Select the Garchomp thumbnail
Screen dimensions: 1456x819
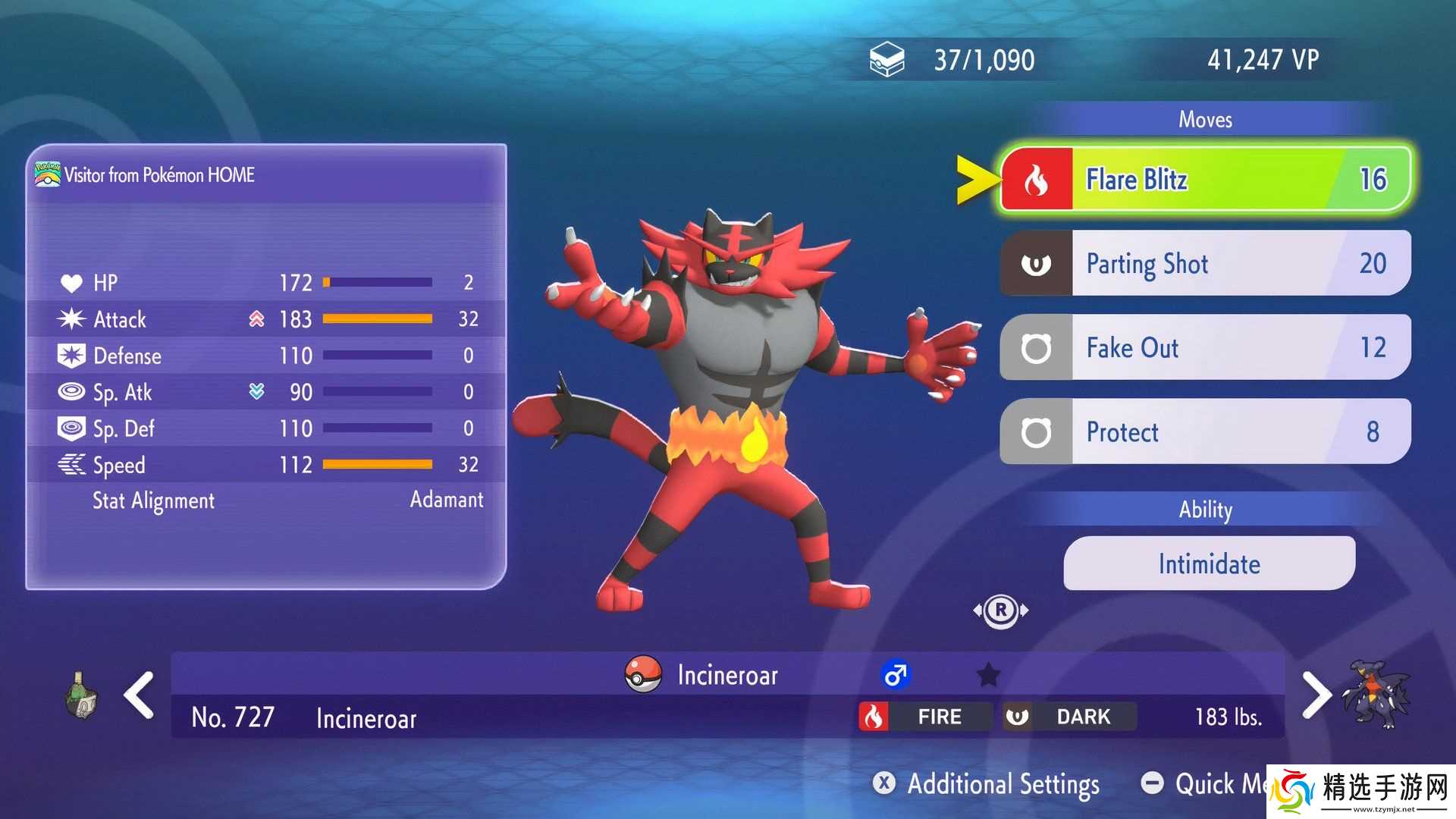[x=1376, y=695]
